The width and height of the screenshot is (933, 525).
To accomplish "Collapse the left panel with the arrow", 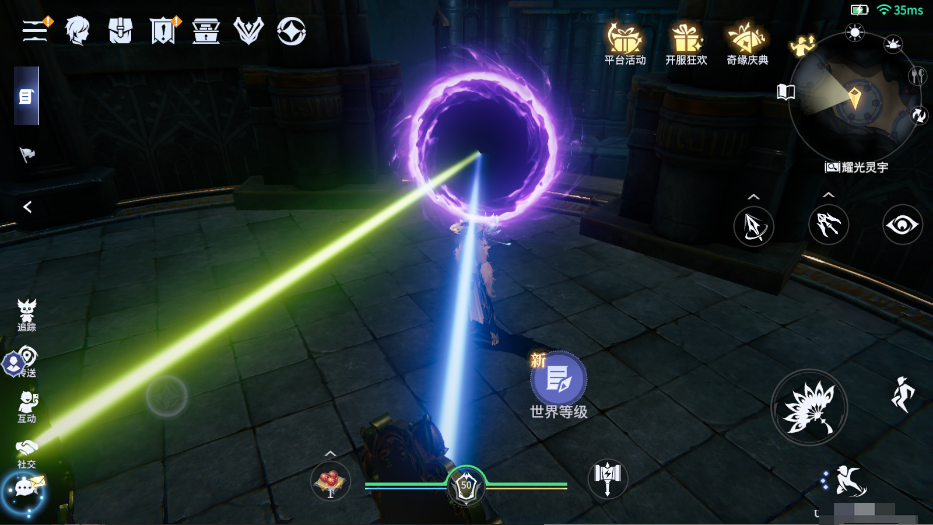I will tap(28, 207).
